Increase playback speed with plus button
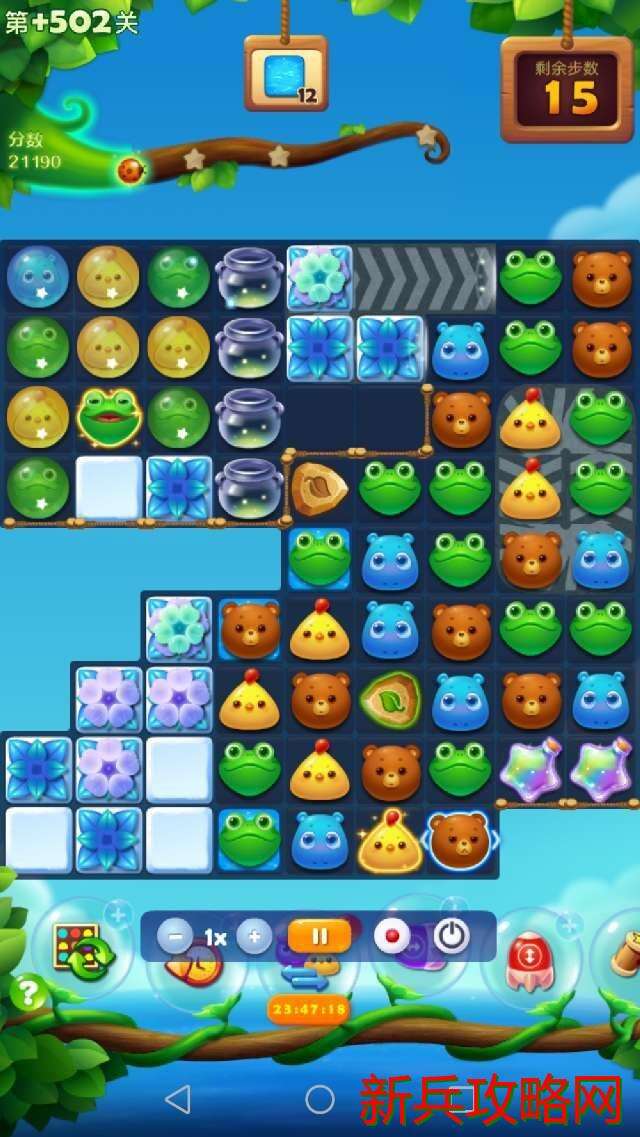 click(254, 937)
